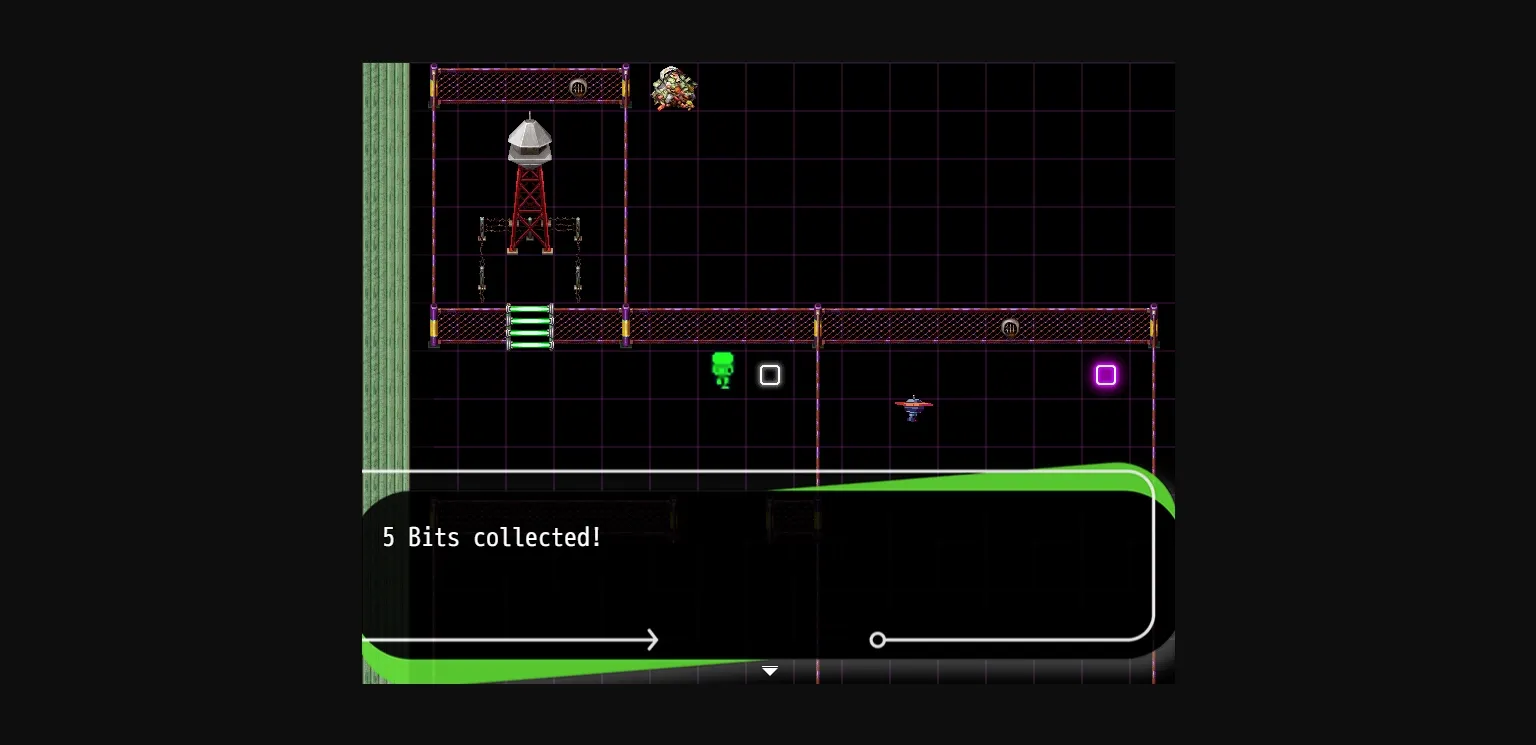Image resolution: width=1536 pixels, height=745 pixels.
Task: Click the white arrow inside the dialog box
Action: [x=650, y=640]
